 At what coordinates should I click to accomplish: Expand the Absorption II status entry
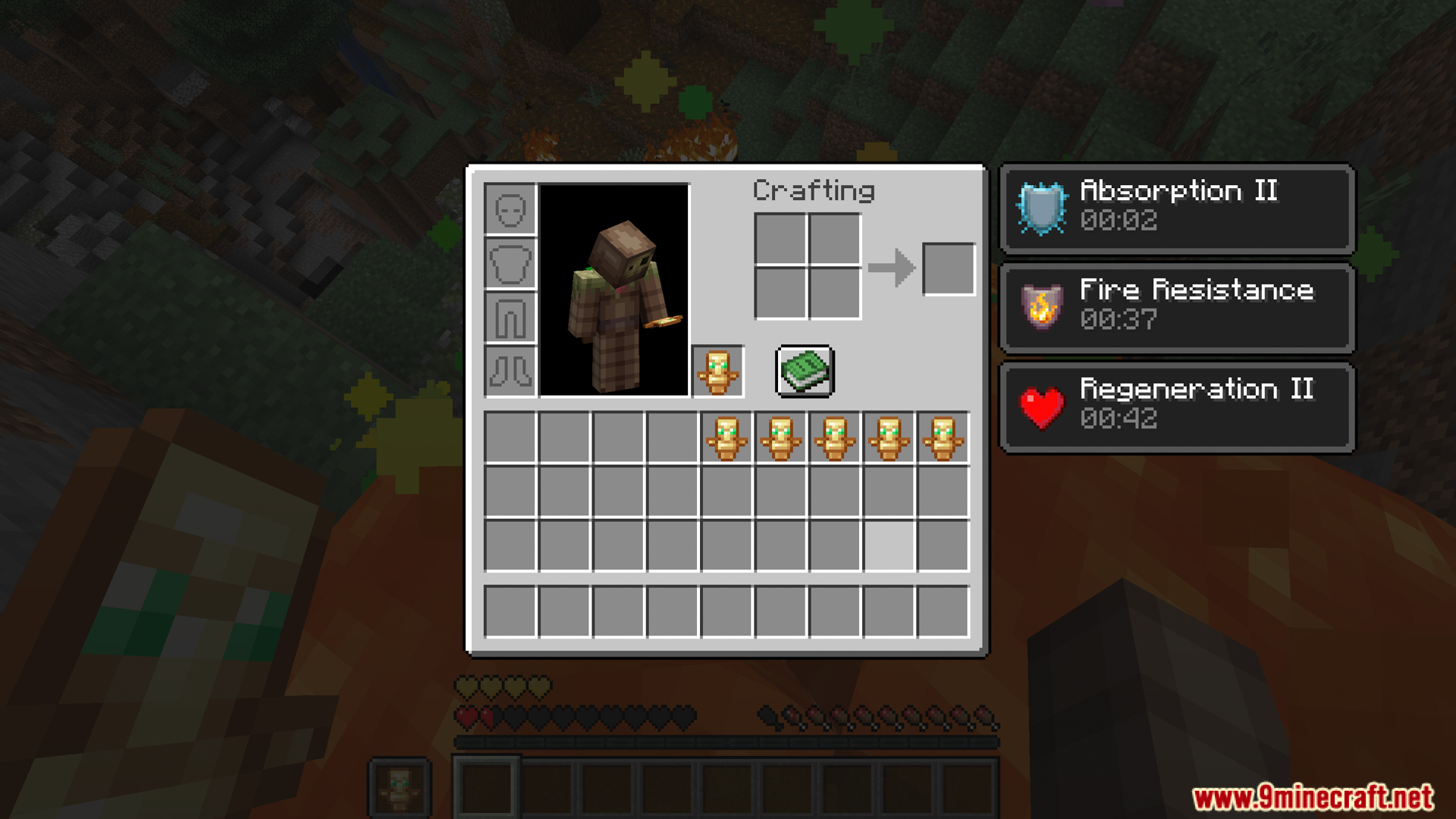tap(1175, 207)
